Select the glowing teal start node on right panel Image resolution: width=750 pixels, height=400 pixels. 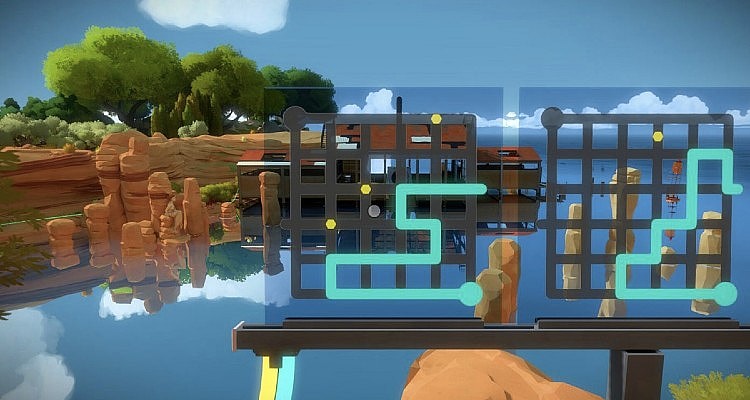pos(726,293)
